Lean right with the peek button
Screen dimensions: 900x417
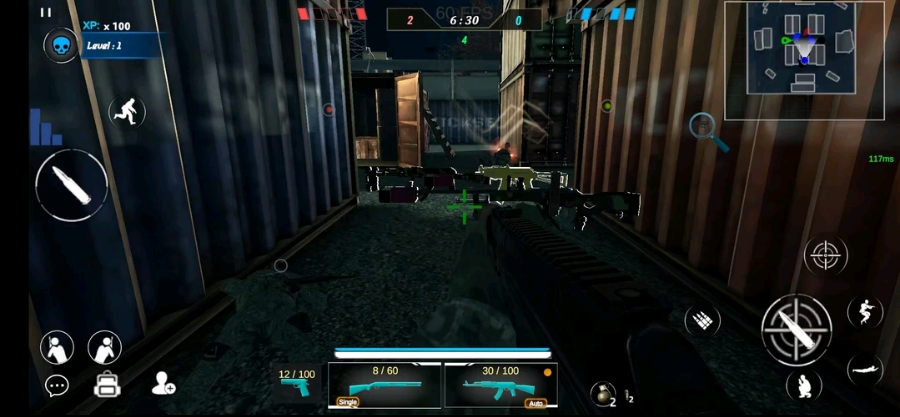[x=104, y=347]
